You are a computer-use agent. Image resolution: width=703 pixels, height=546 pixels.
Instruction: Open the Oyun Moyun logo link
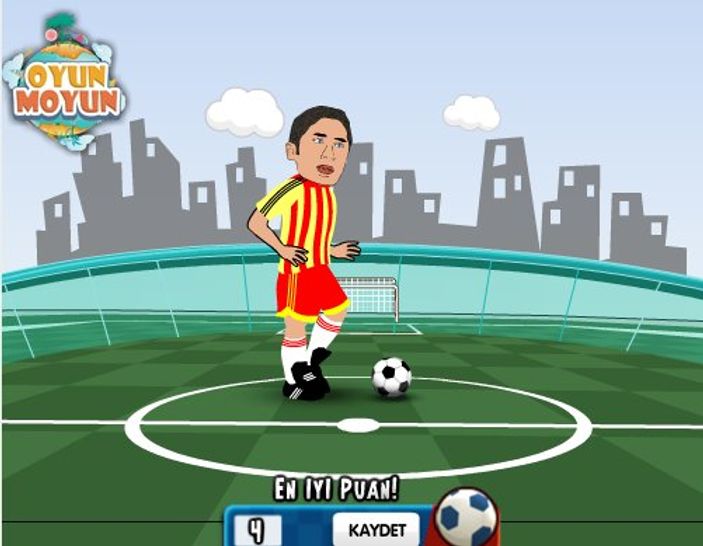point(65,85)
